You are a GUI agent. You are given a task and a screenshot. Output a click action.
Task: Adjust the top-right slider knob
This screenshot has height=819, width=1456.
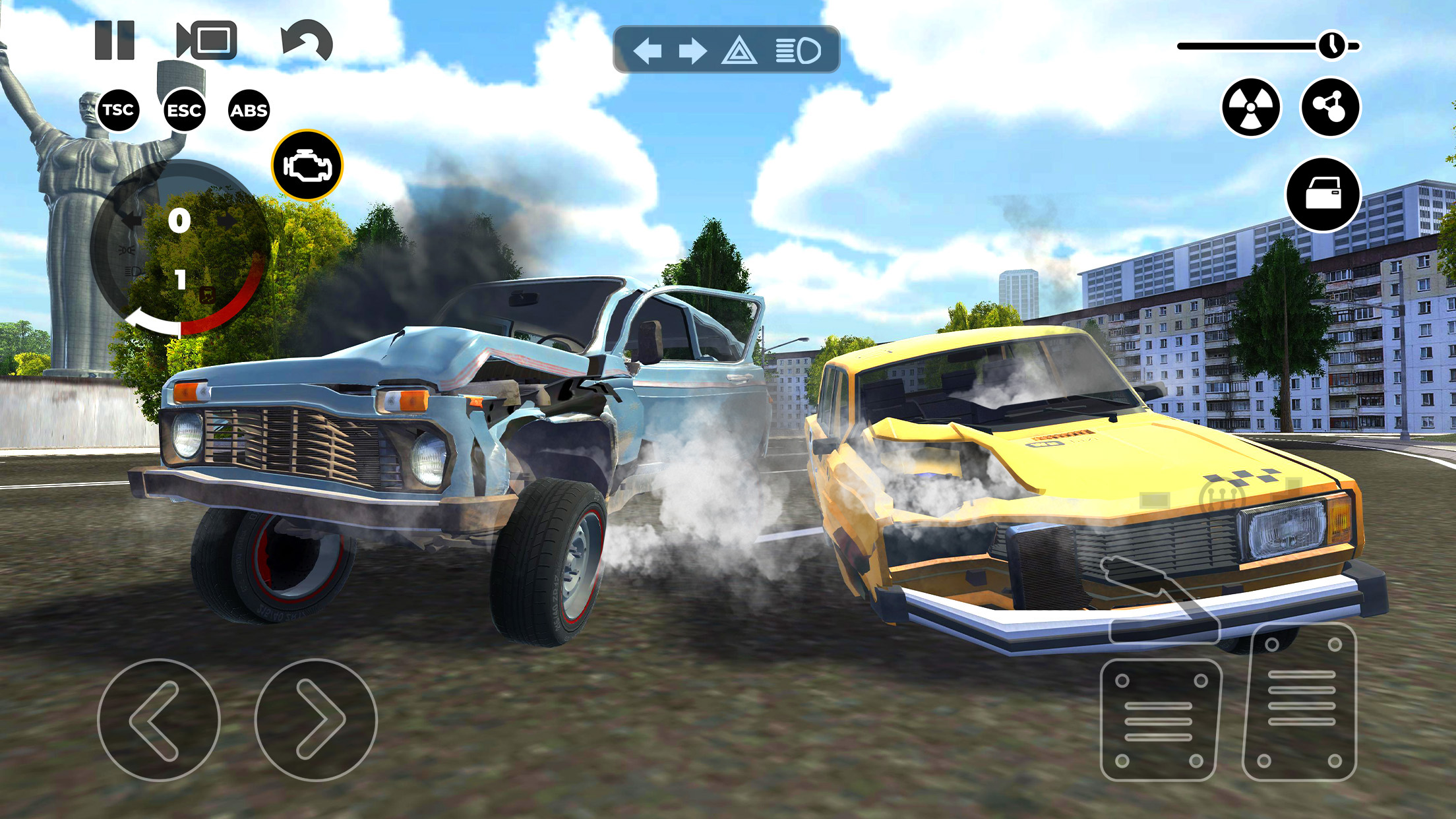pyautogui.click(x=1331, y=45)
